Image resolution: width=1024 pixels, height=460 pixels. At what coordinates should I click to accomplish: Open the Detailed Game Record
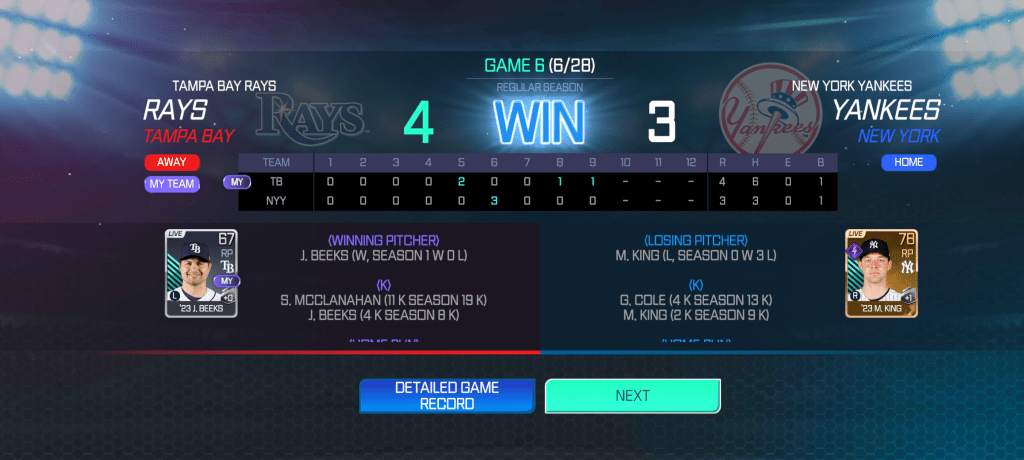click(x=447, y=396)
